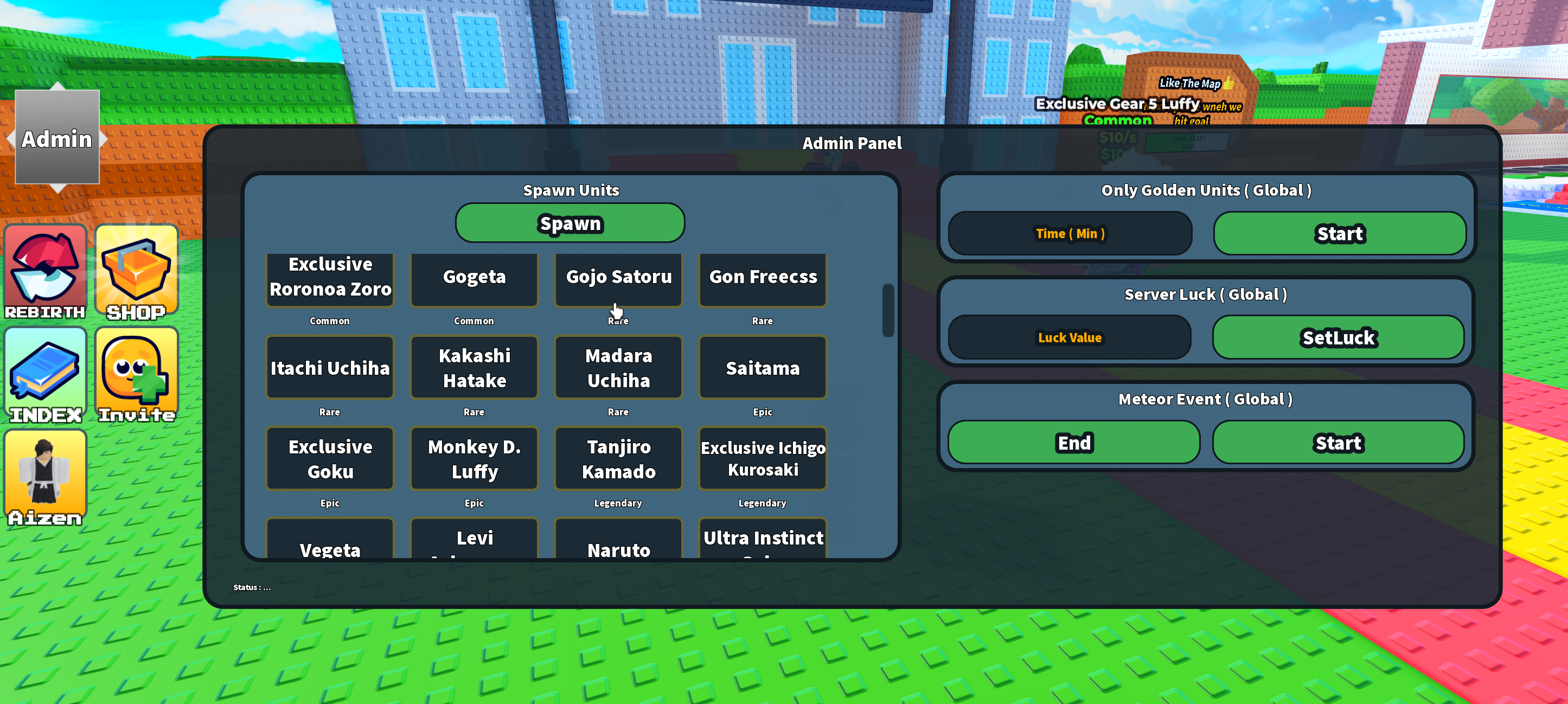
Task: Open the Admin panel button
Action: coord(56,138)
